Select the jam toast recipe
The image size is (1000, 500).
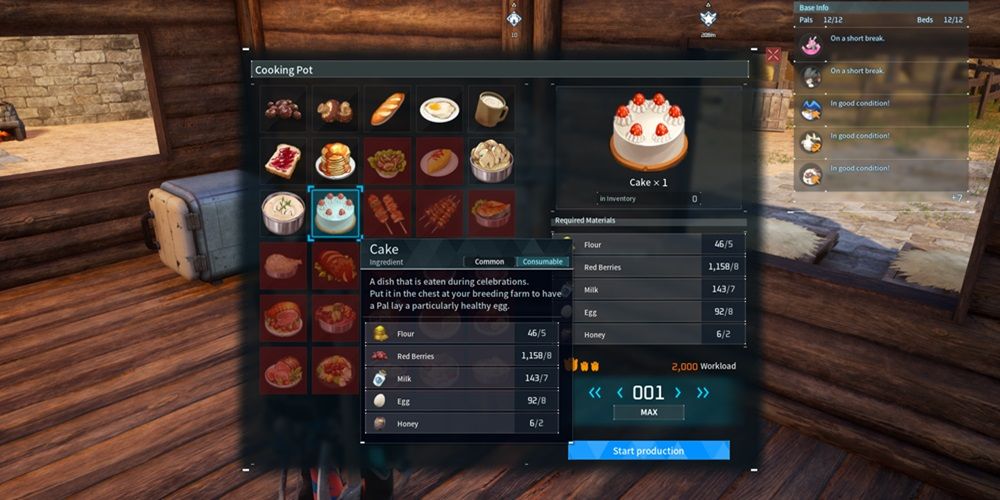pyautogui.click(x=283, y=160)
